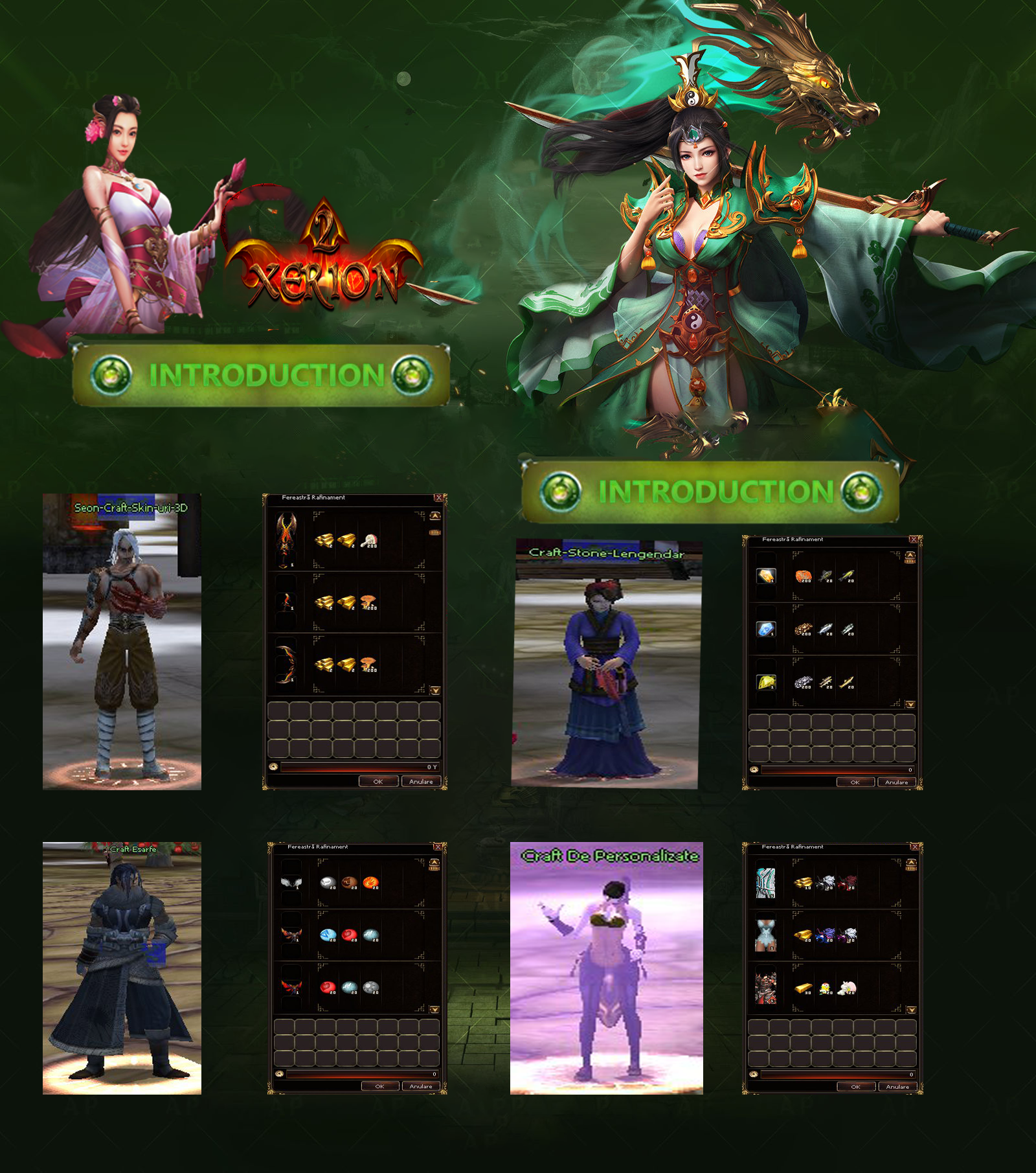Click the inventory bag icon near the up arrow
Viewport: 1036px width, 1173px height.
pyautogui.click(x=434, y=532)
